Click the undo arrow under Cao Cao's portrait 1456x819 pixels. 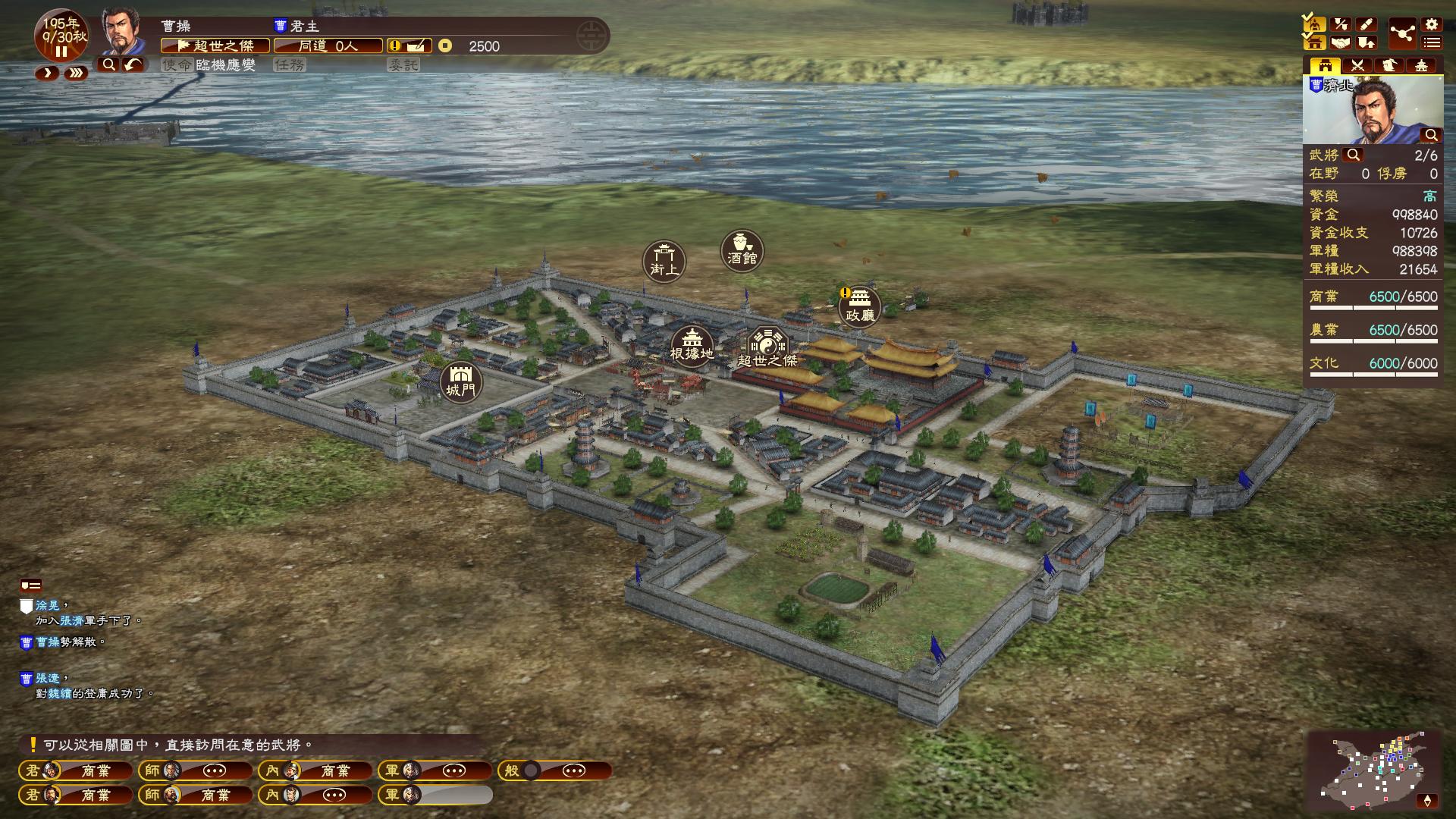(133, 65)
